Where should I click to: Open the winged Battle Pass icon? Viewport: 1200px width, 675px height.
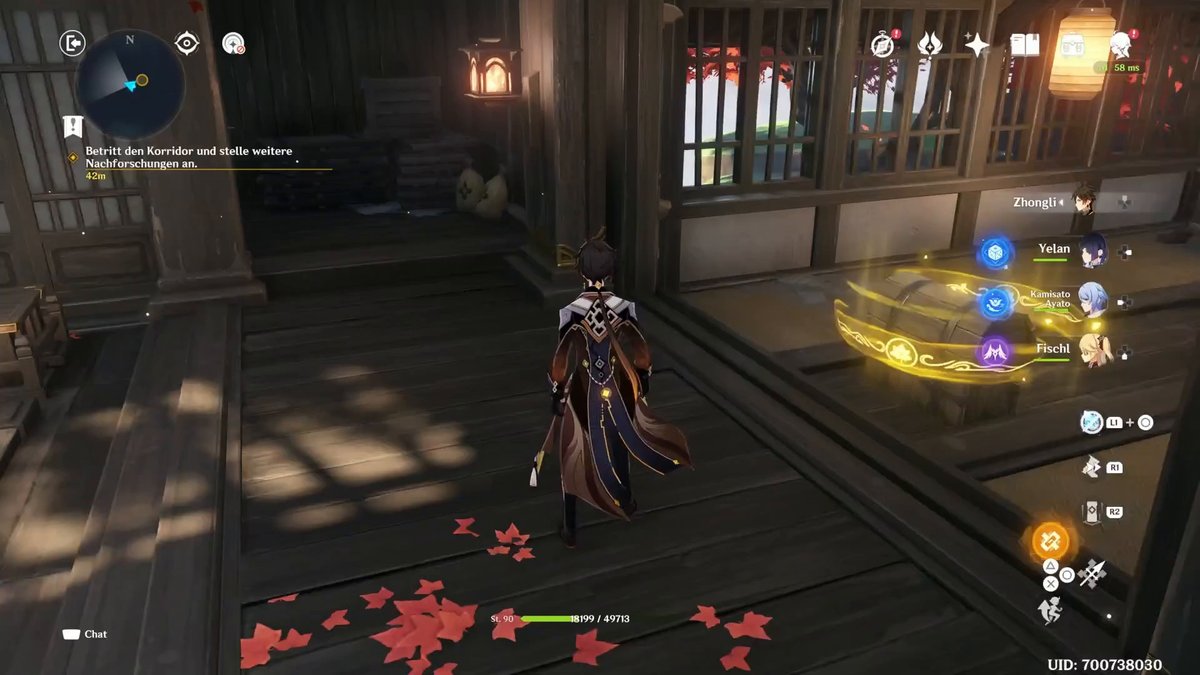[929, 45]
